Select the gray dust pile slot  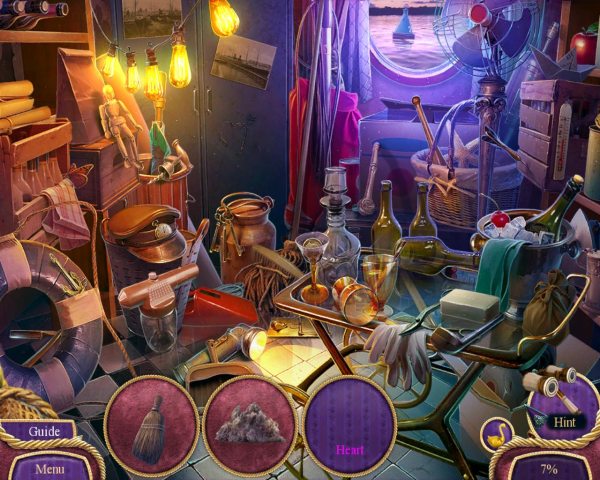(x=250, y=426)
